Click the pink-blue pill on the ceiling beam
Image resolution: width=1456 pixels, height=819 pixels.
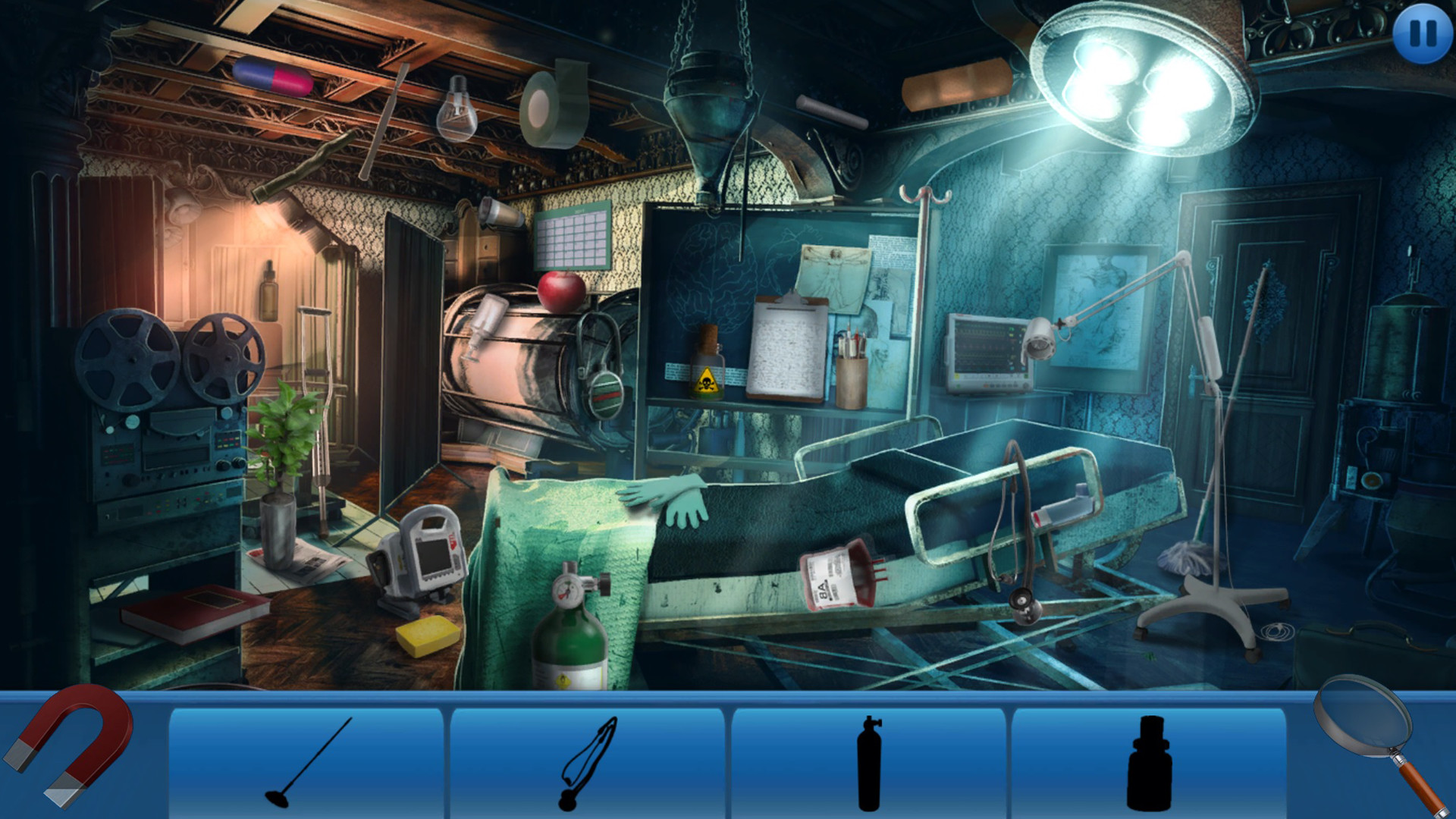click(275, 75)
